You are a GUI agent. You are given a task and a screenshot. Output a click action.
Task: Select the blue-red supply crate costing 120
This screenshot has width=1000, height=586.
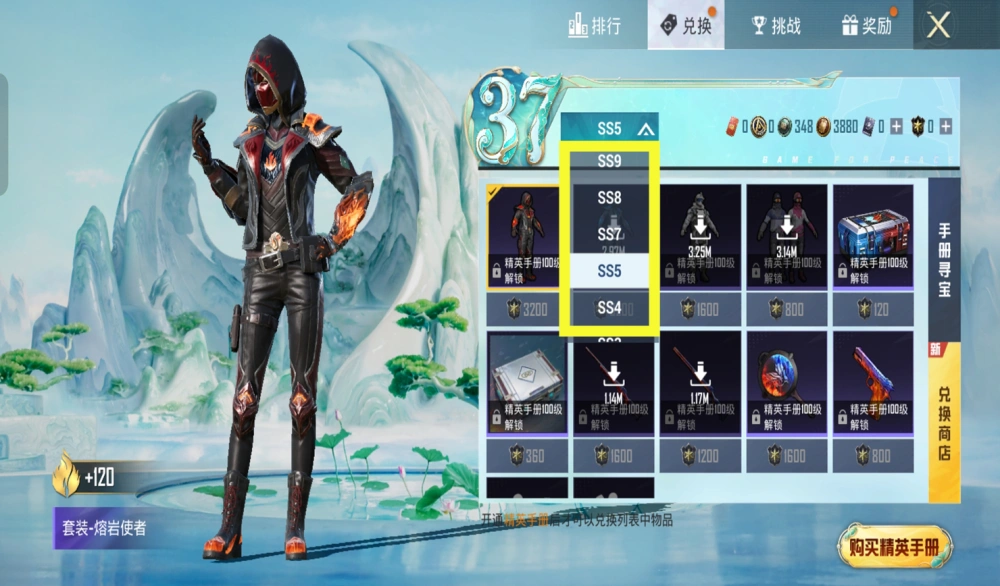872,250
